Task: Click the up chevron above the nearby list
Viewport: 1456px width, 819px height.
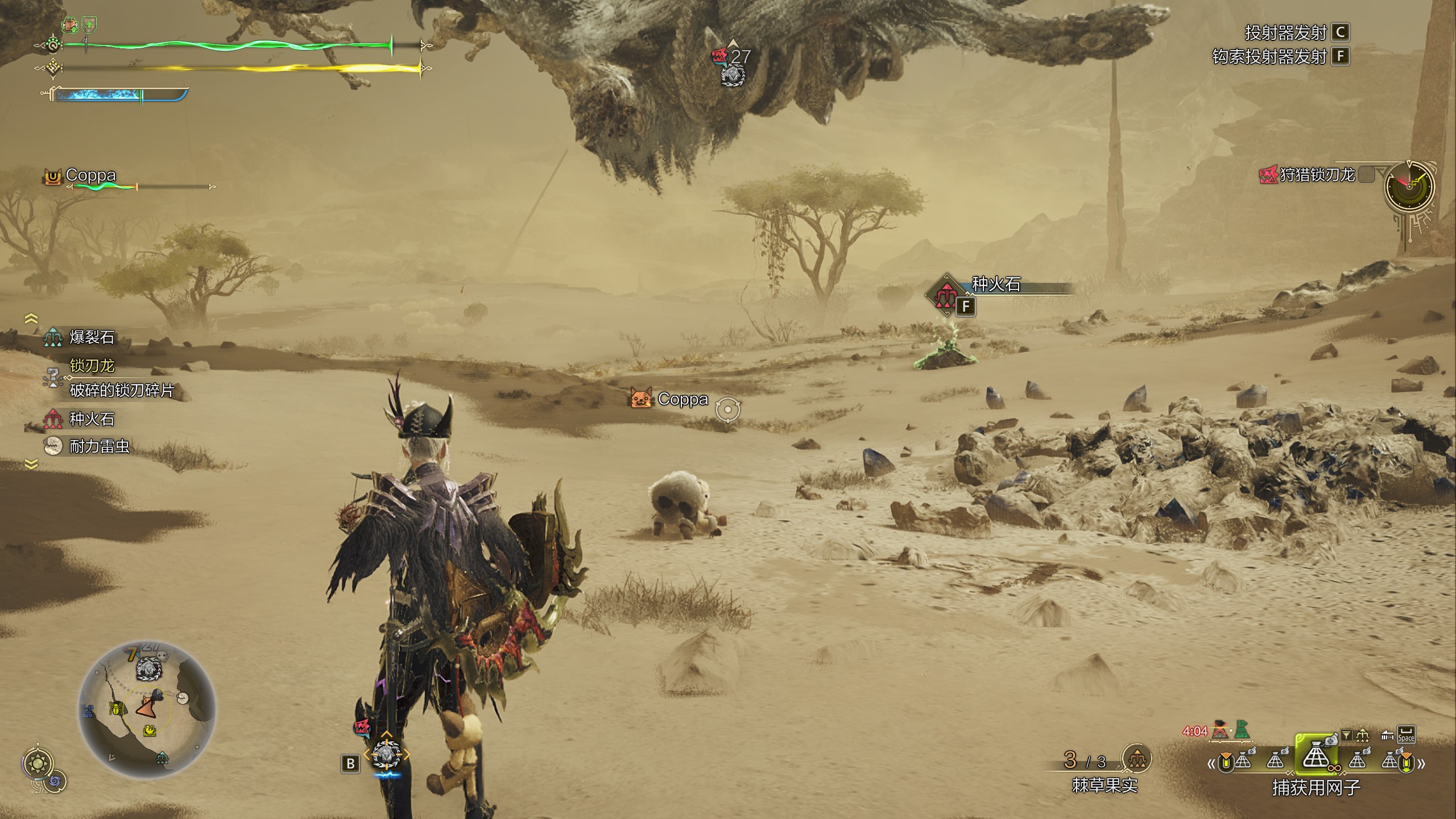Action: [x=31, y=318]
